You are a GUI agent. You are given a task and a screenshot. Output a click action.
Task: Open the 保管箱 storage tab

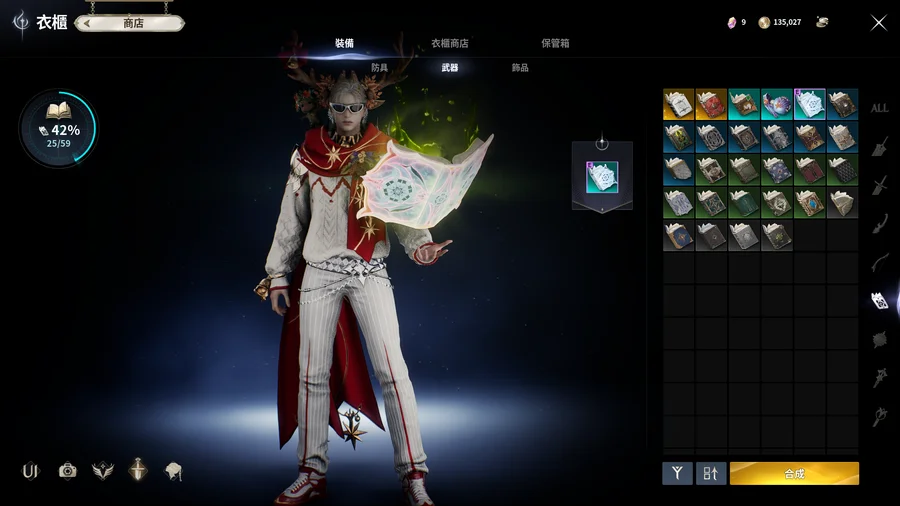(555, 43)
